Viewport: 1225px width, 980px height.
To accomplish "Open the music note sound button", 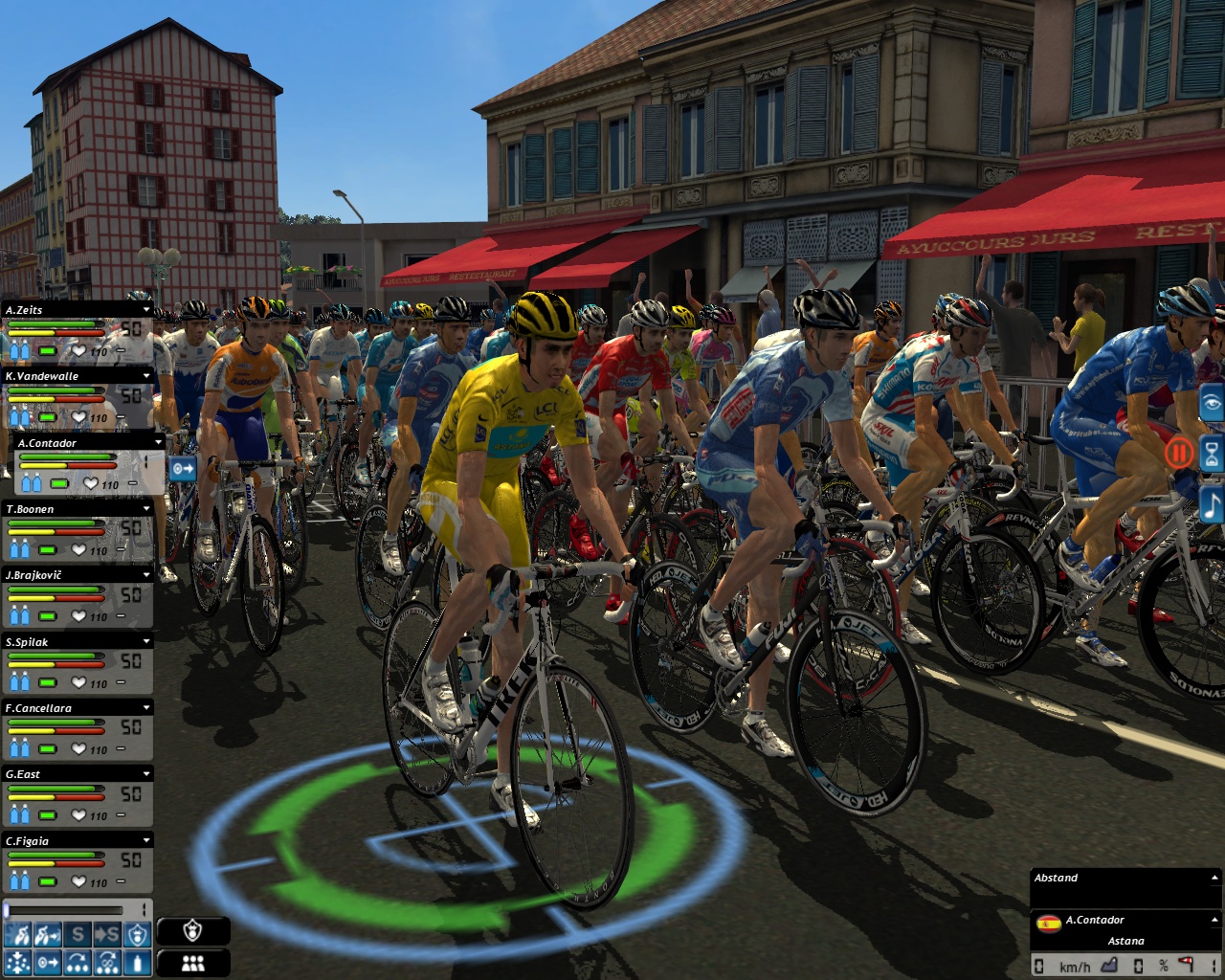I will [x=1213, y=504].
